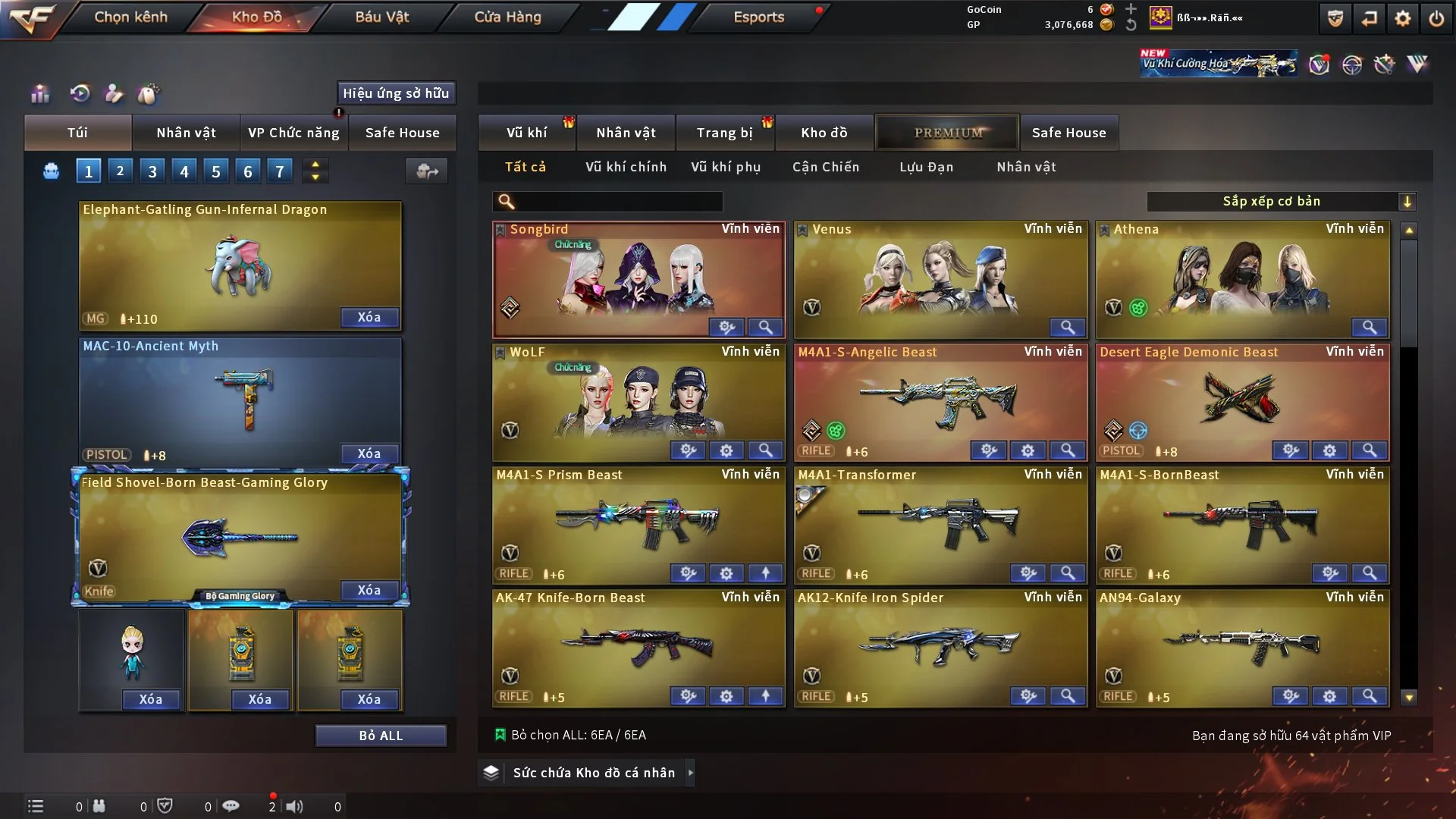Filter by Cận Chiến category
Viewport: 1456px width, 819px height.
click(825, 167)
